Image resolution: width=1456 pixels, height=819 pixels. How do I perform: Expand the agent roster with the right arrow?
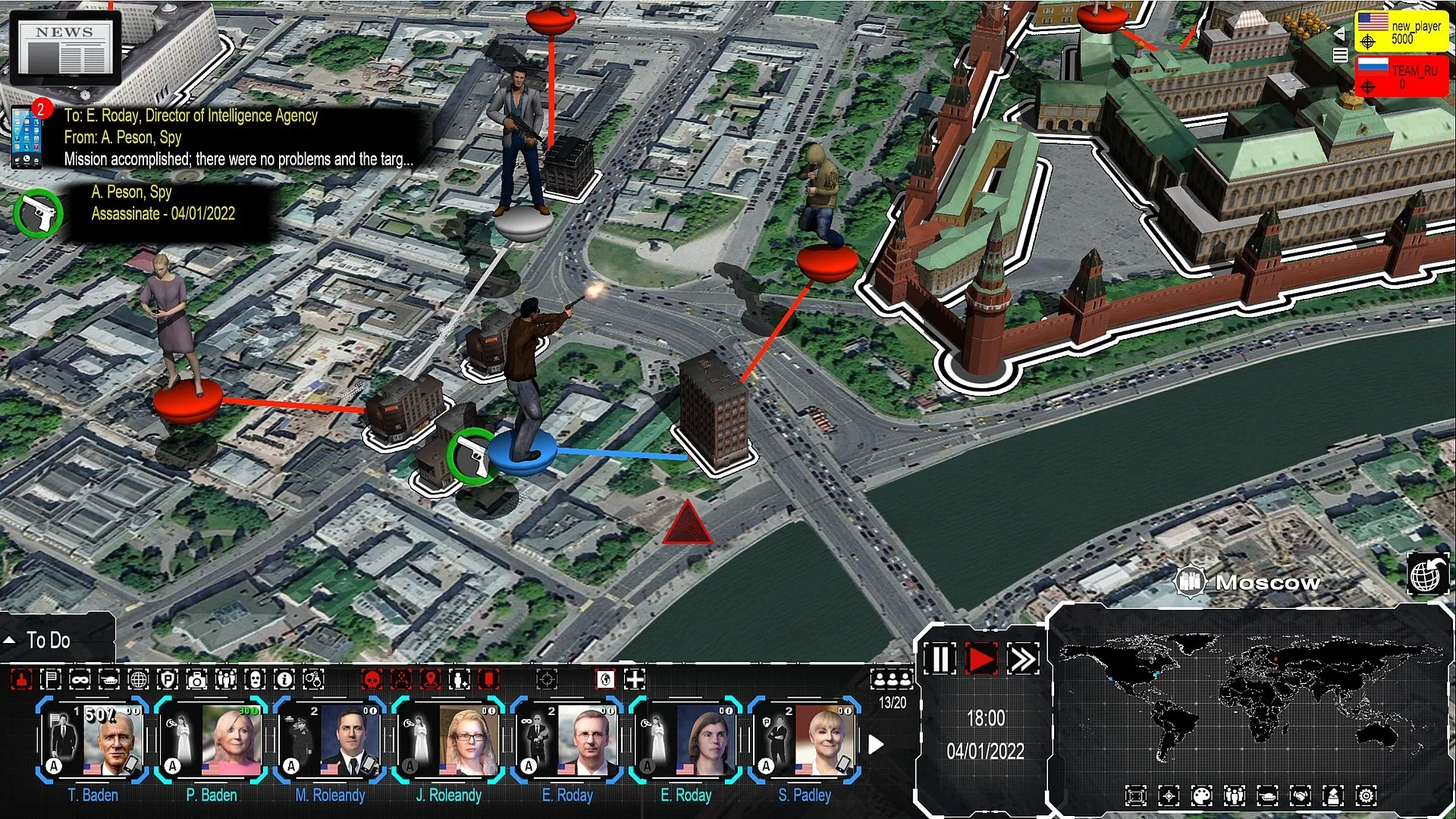click(x=877, y=745)
